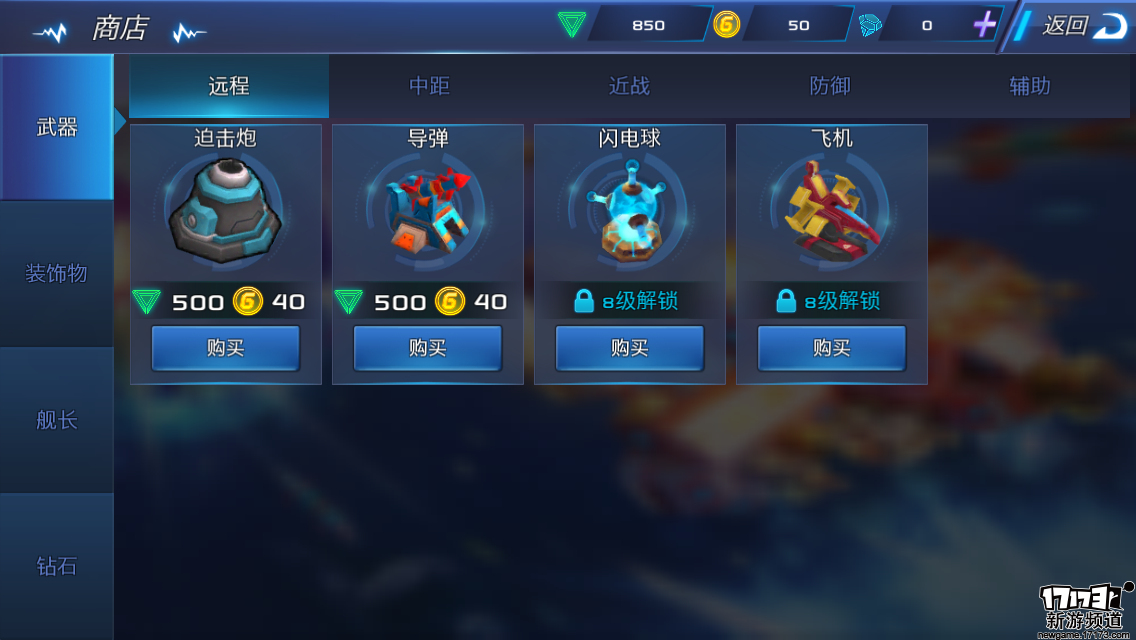Select the 迫击炮 mortar weapon image
1136x640 pixels.
point(226,212)
